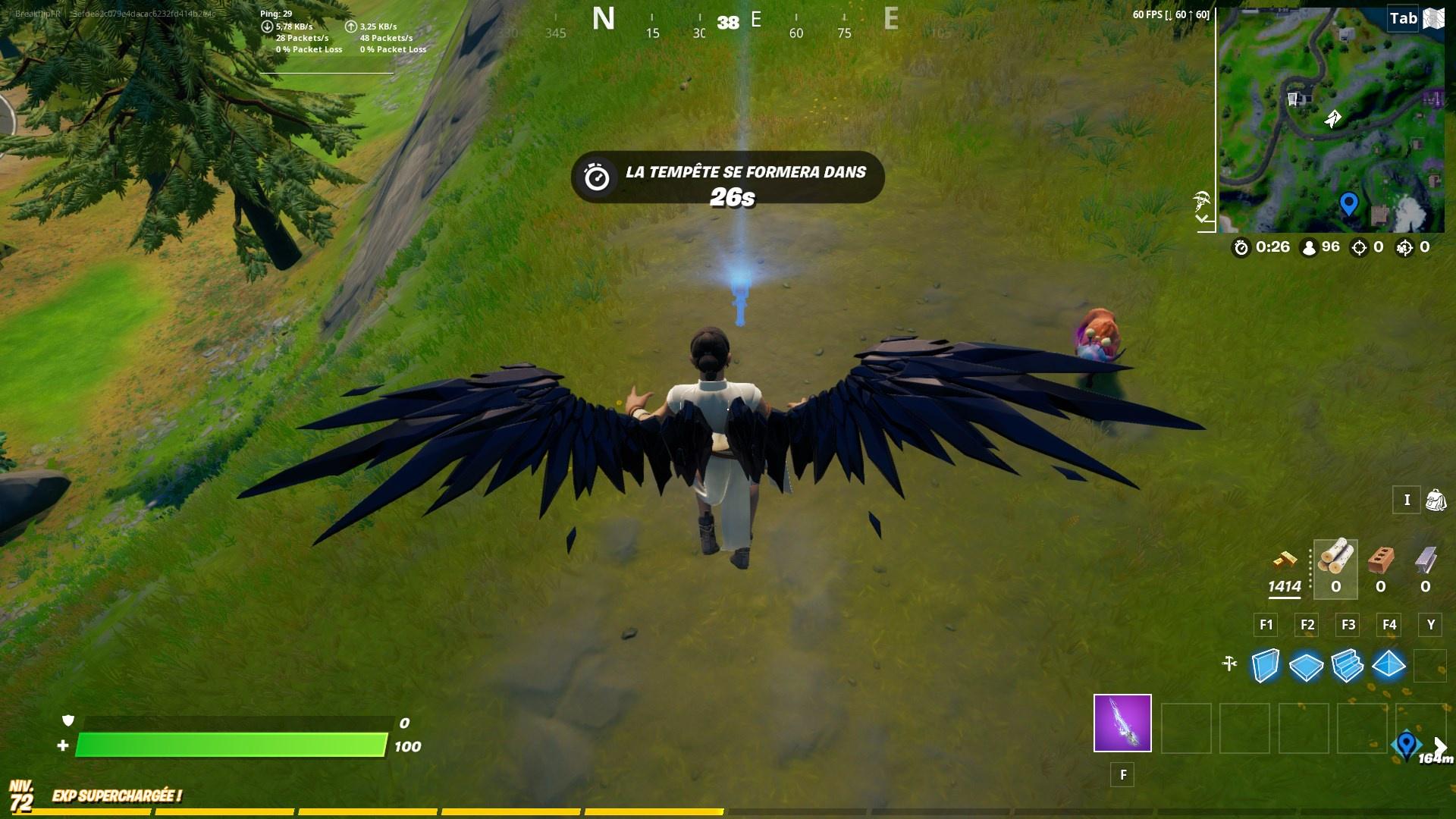1456x819 pixels.
Task: Select the wood resource icon
Action: click(x=1335, y=557)
